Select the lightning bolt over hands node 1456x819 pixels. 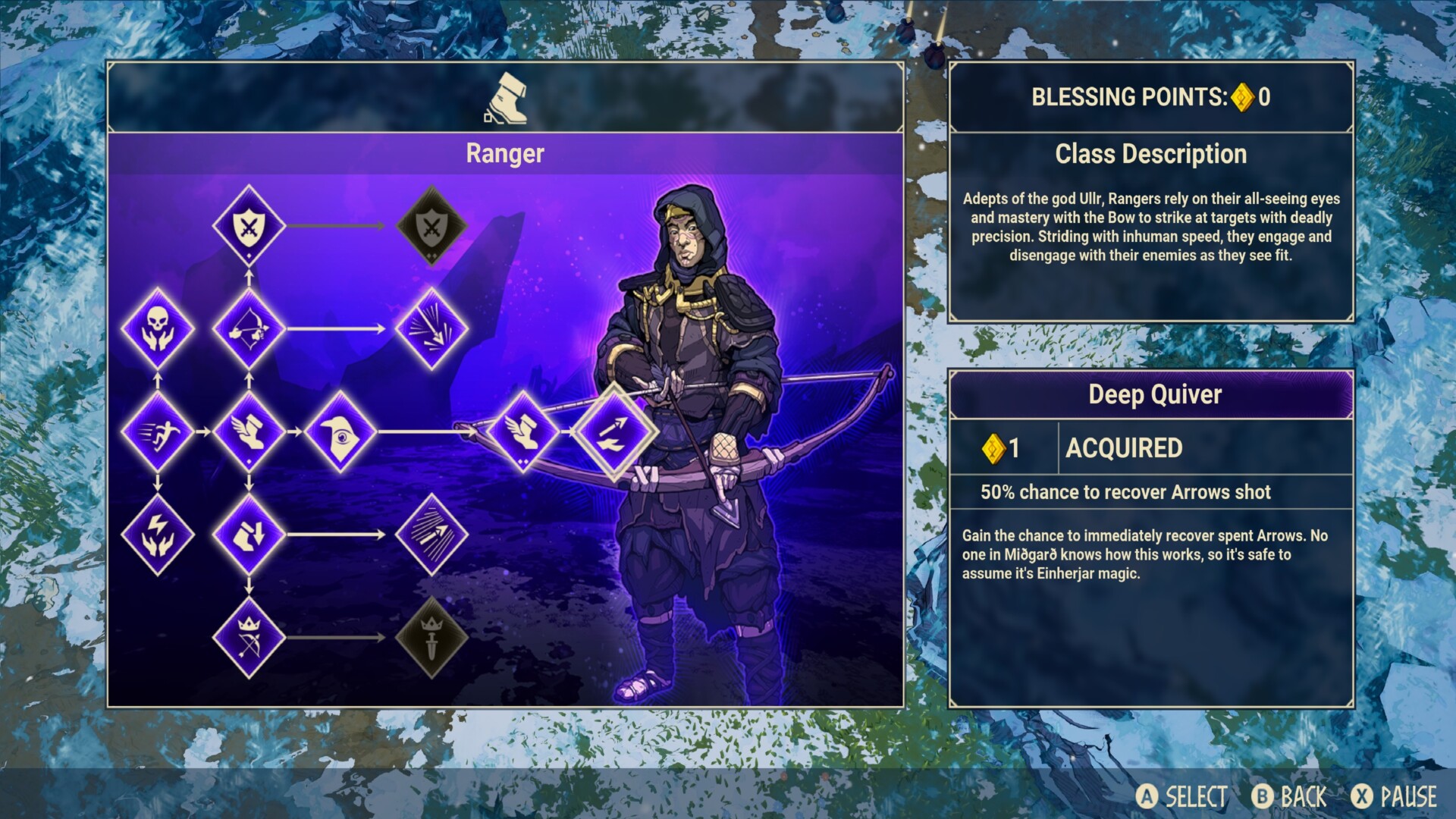158,534
